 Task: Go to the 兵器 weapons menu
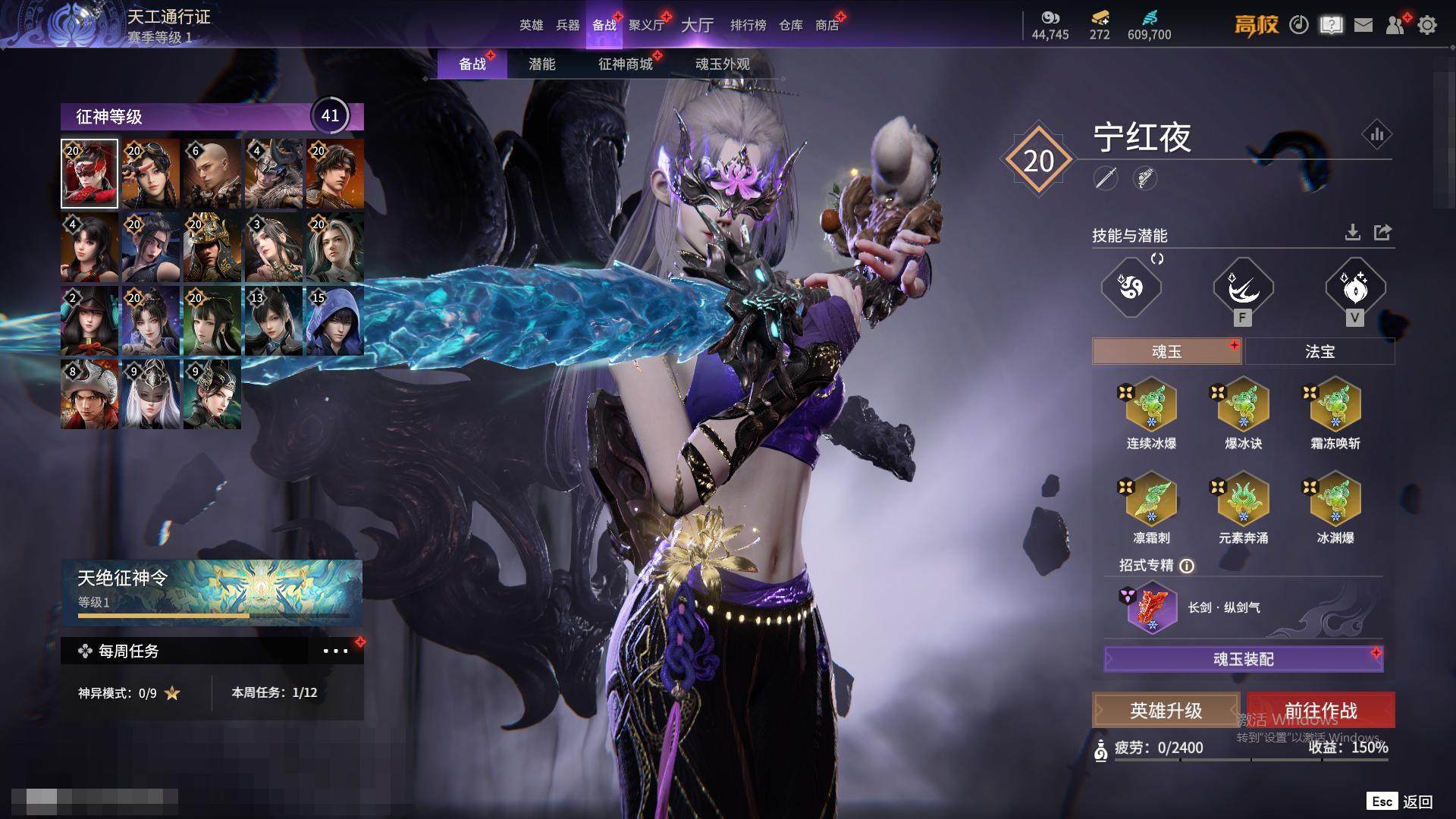point(567,25)
